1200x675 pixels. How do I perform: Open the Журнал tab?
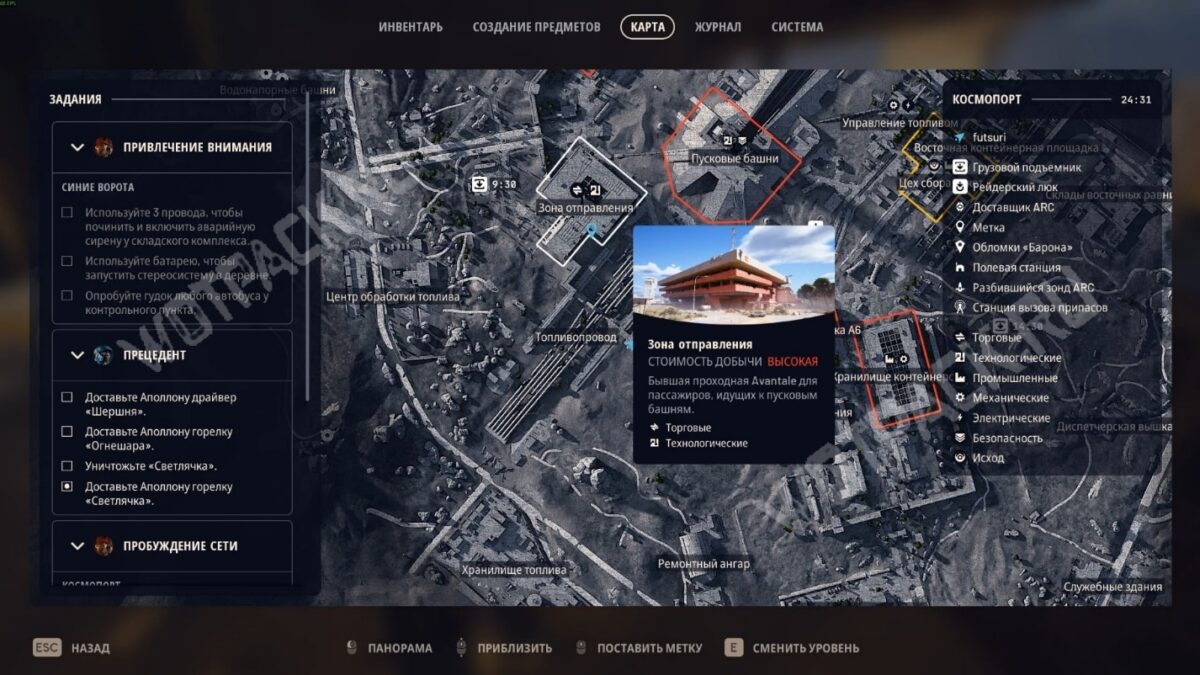point(718,27)
